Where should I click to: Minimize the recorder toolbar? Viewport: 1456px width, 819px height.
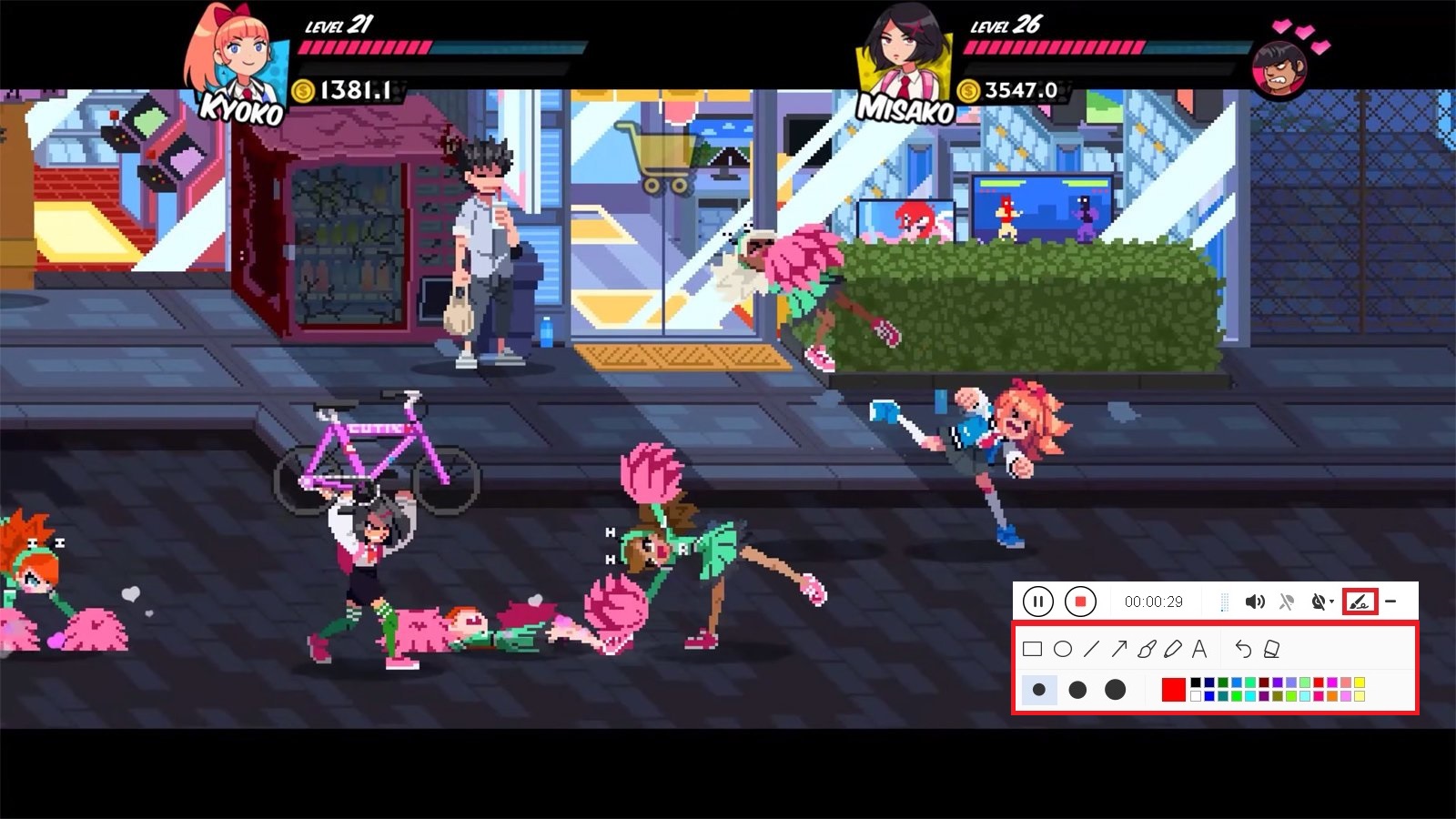pyautogui.click(x=1390, y=601)
